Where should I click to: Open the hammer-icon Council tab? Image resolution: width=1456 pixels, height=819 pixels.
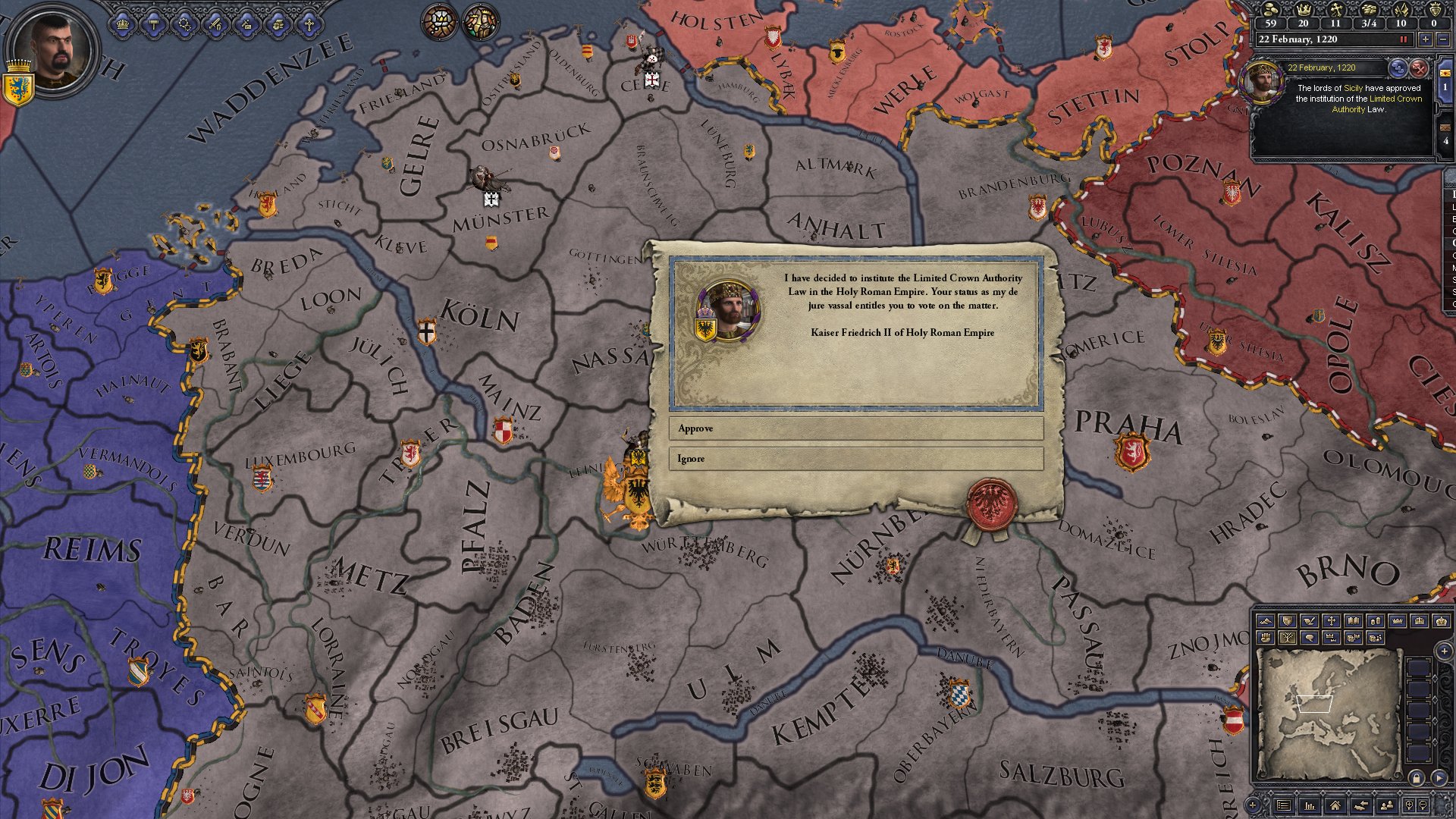coord(154,24)
